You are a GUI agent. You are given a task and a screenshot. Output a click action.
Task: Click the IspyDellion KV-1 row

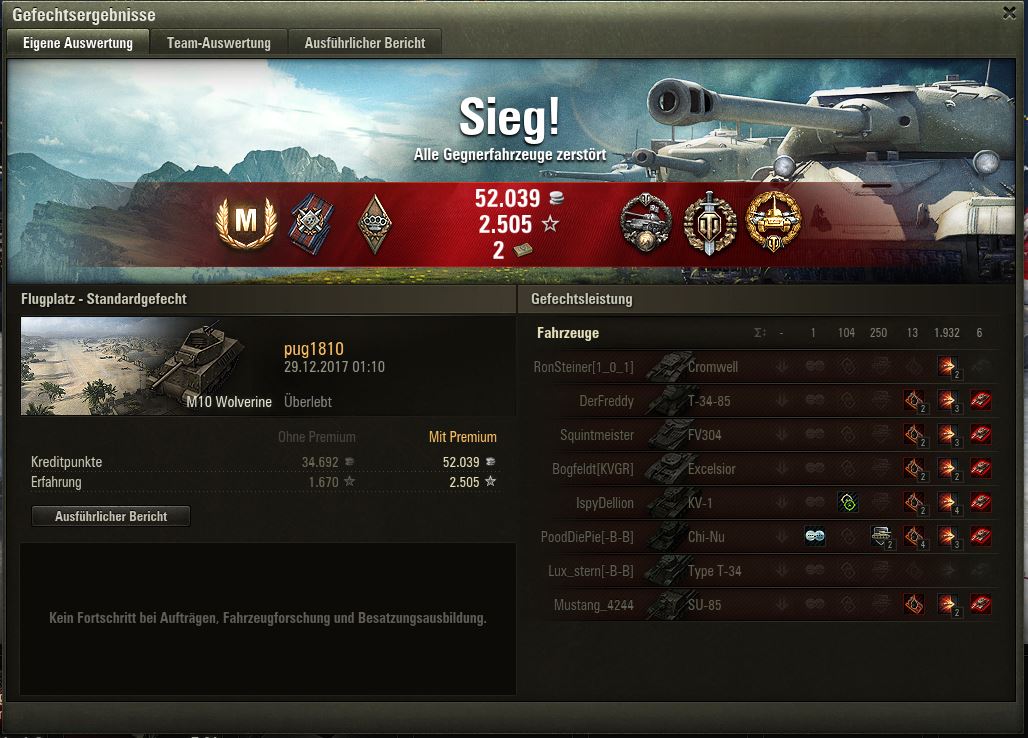click(x=700, y=503)
